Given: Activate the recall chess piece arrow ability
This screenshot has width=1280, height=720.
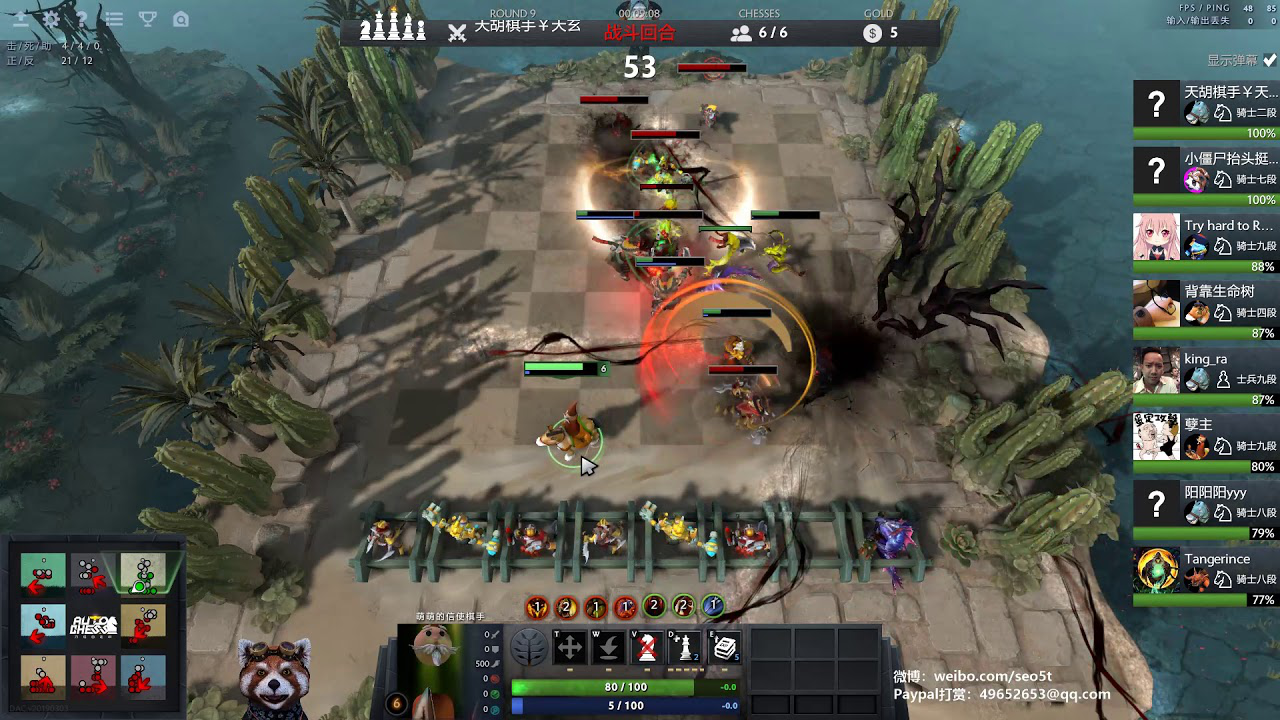Looking at the screenshot, I should click(x=608, y=648).
